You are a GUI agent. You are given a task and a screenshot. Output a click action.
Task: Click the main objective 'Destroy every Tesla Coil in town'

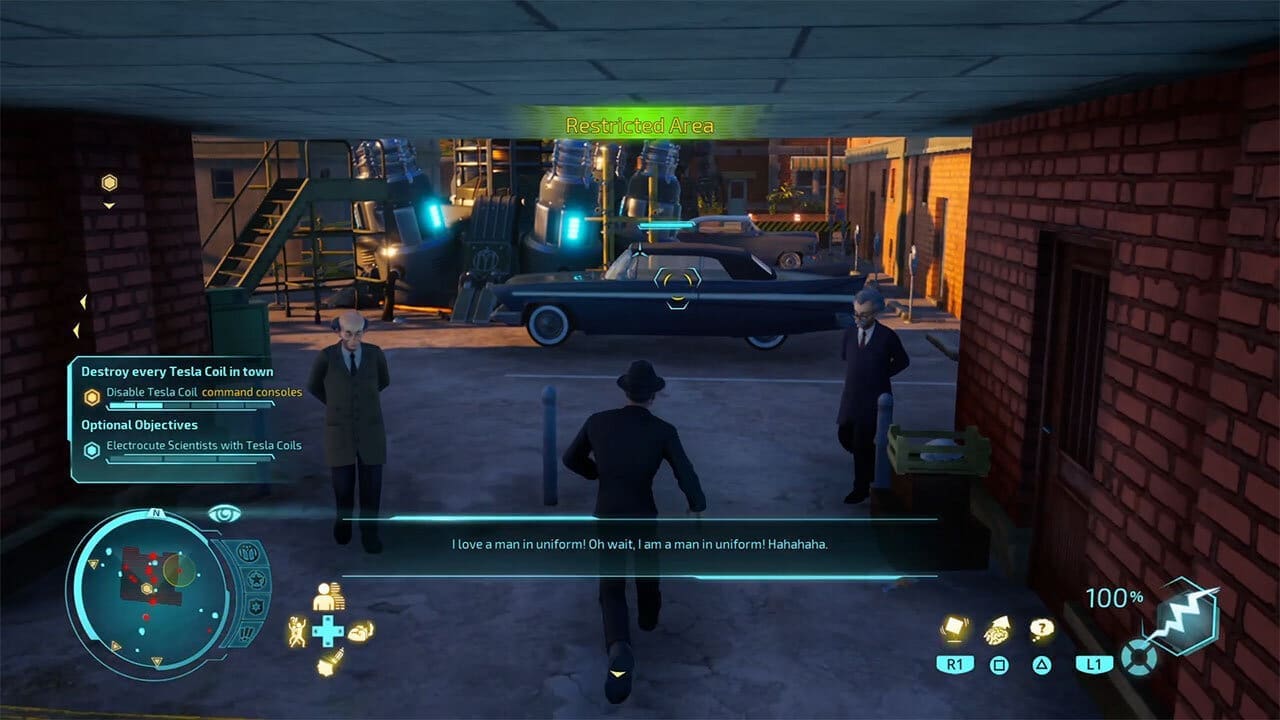pos(177,372)
